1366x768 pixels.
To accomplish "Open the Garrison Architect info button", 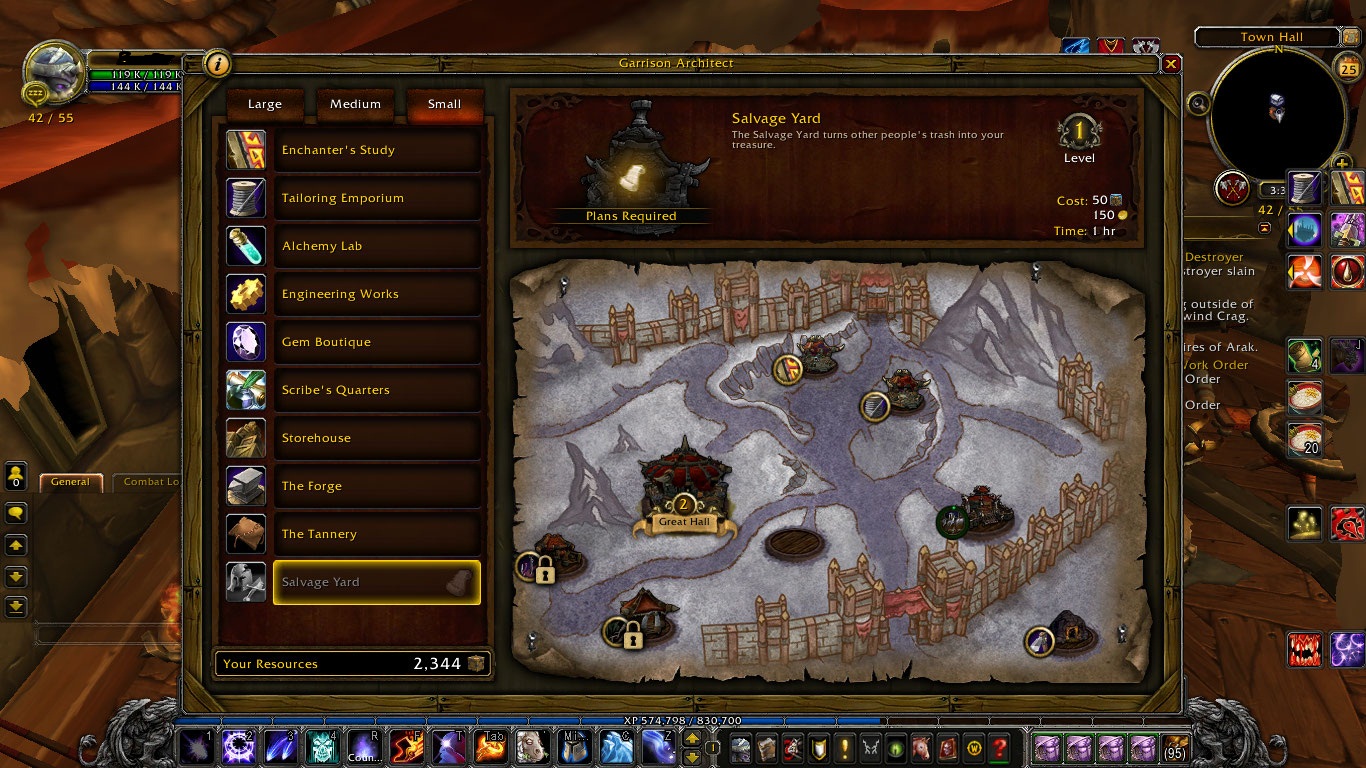I will (217, 65).
